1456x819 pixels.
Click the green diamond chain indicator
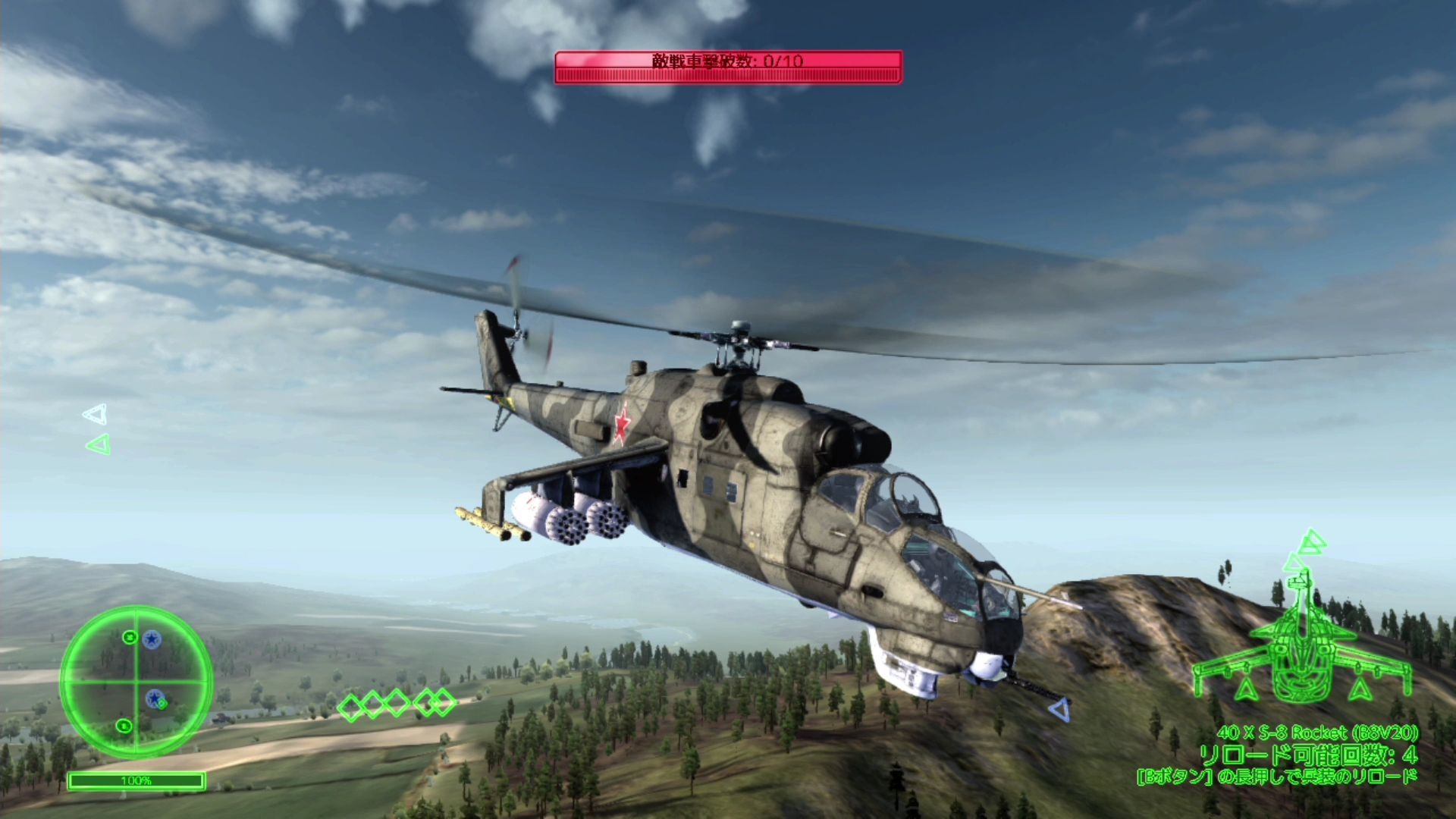click(396, 704)
